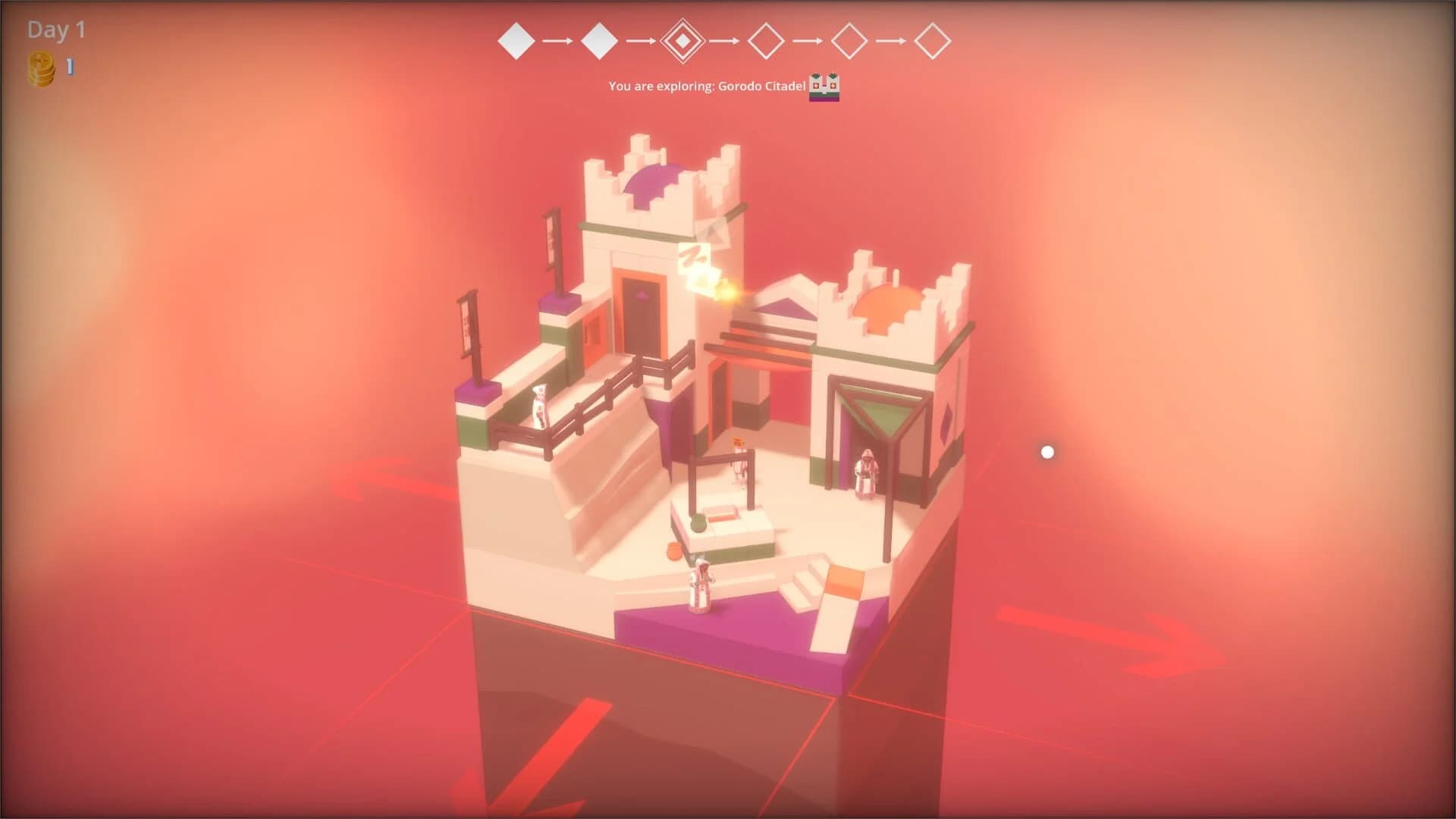The height and width of the screenshot is (819, 1456).
Task: Click the fifth hollow diamond waypoint
Action: coord(849,42)
